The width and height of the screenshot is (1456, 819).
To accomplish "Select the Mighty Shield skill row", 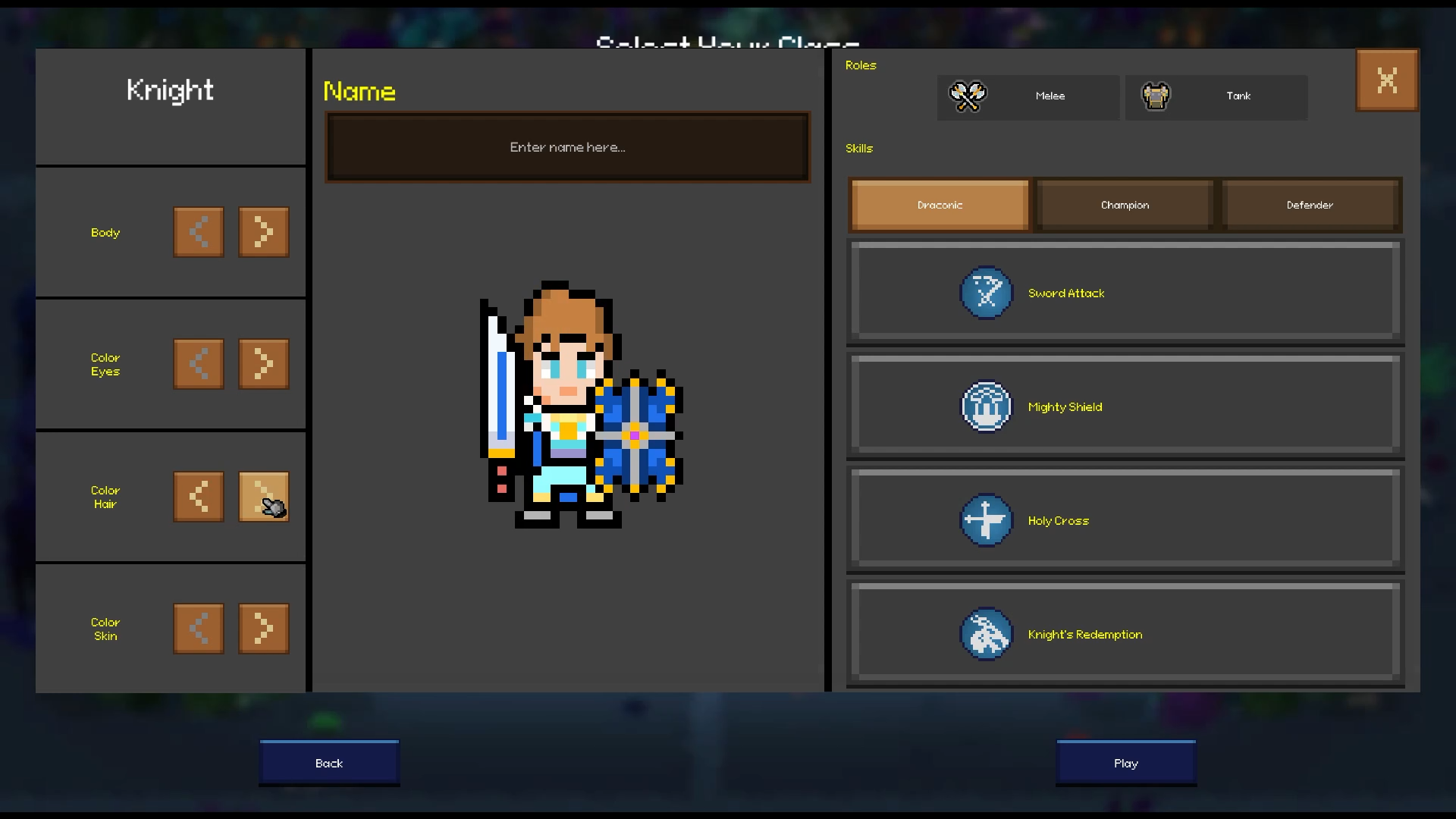I will pyautogui.click(x=1125, y=406).
